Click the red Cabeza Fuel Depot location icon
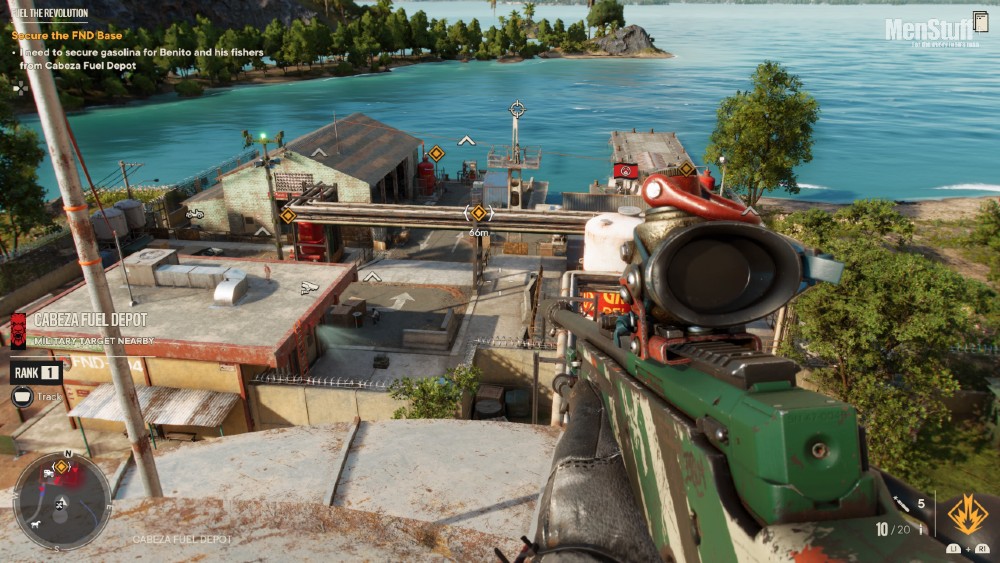This screenshot has height=563, width=1000. pyautogui.click(x=18, y=329)
